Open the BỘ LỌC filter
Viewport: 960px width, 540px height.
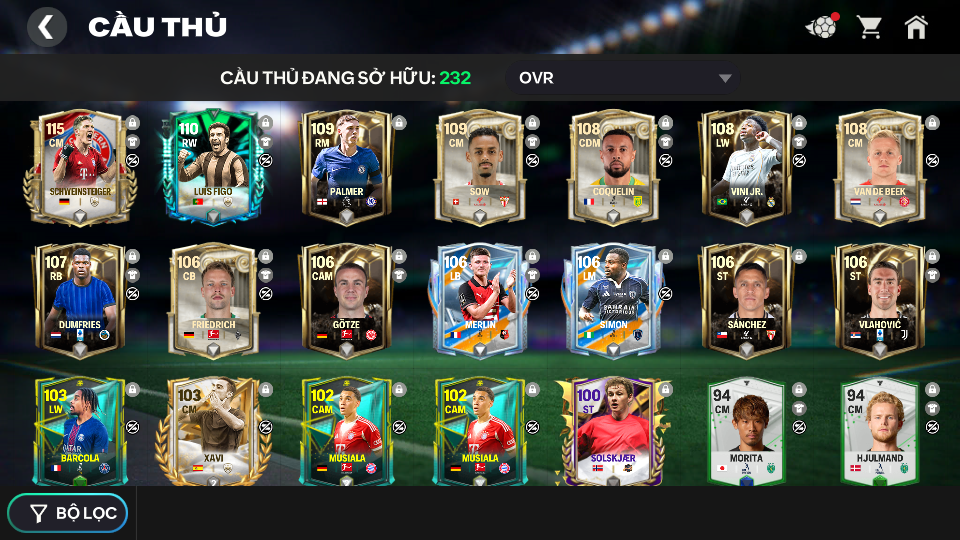[x=68, y=513]
